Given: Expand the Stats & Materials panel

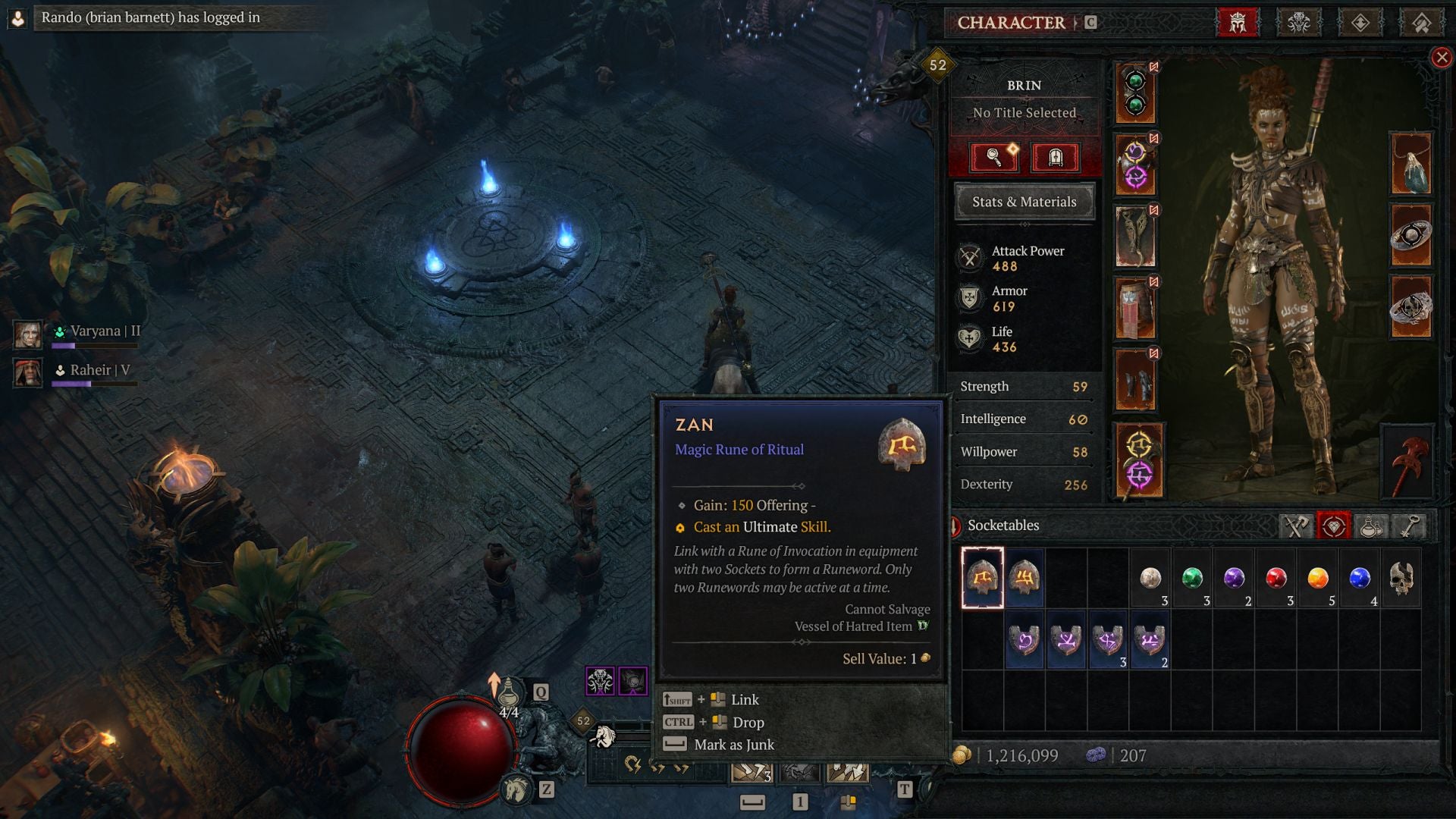Looking at the screenshot, I should click(x=1024, y=202).
